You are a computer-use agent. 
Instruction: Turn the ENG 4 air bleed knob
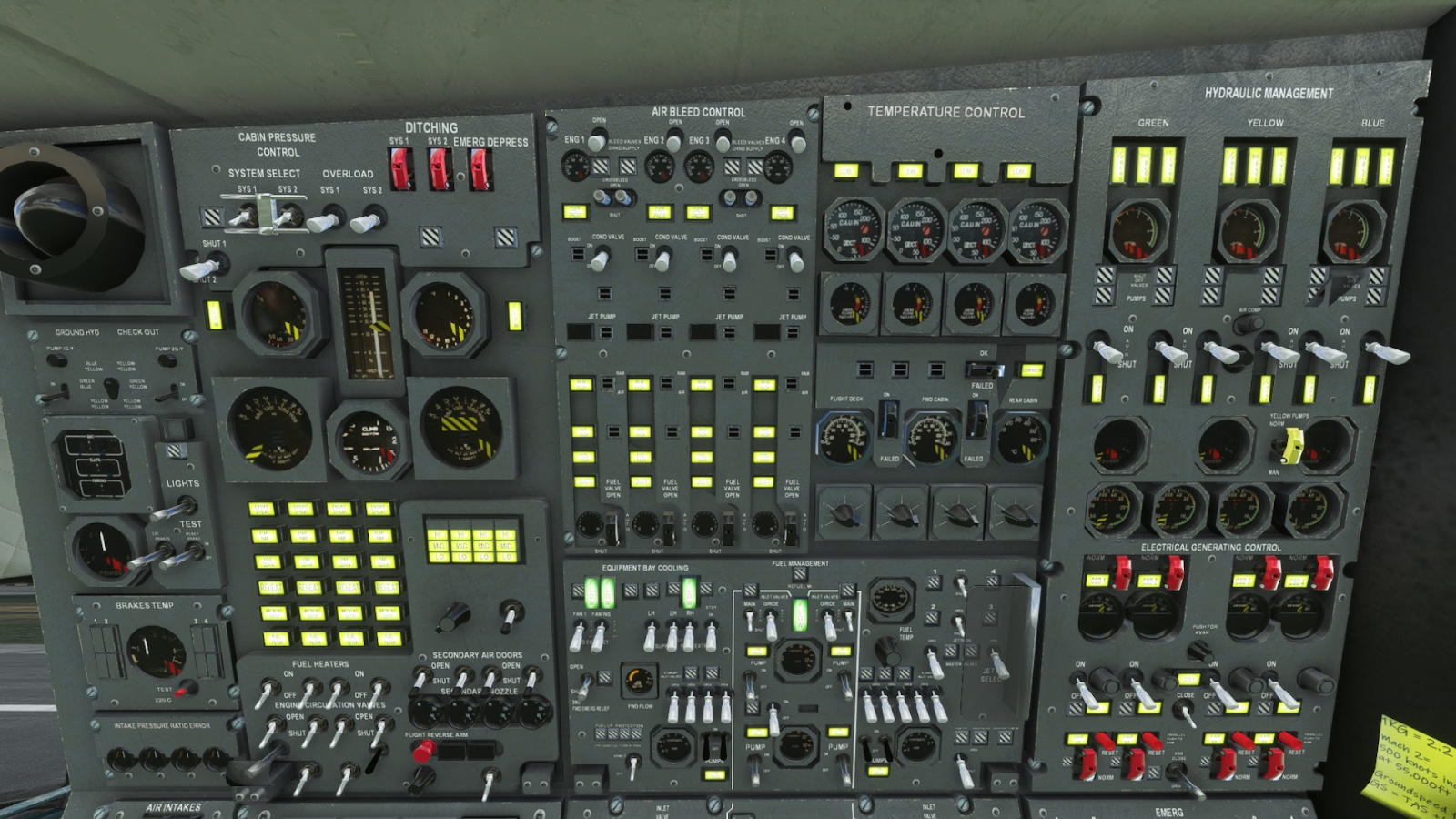click(x=797, y=143)
